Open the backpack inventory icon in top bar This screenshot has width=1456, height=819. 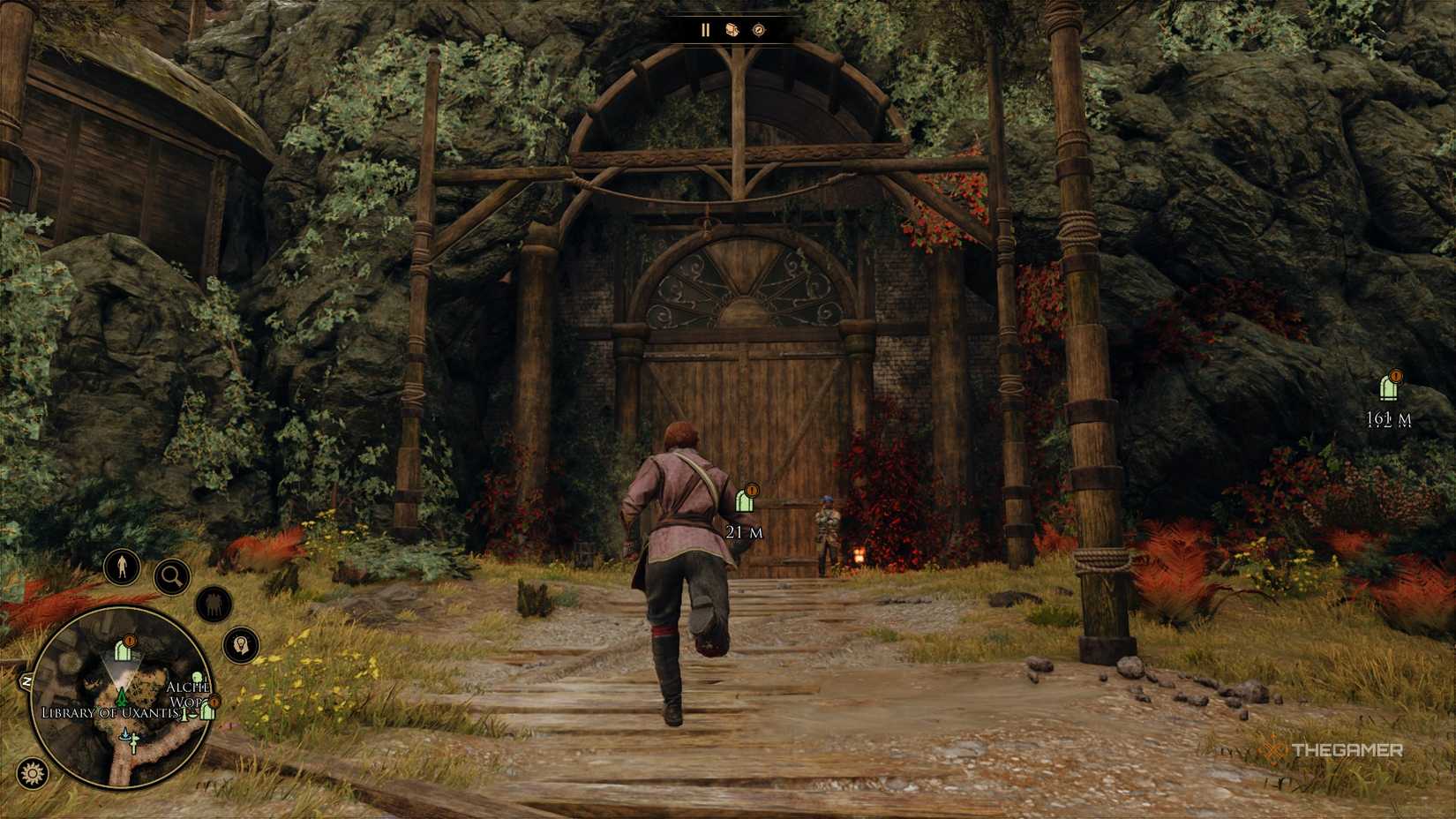(732, 29)
